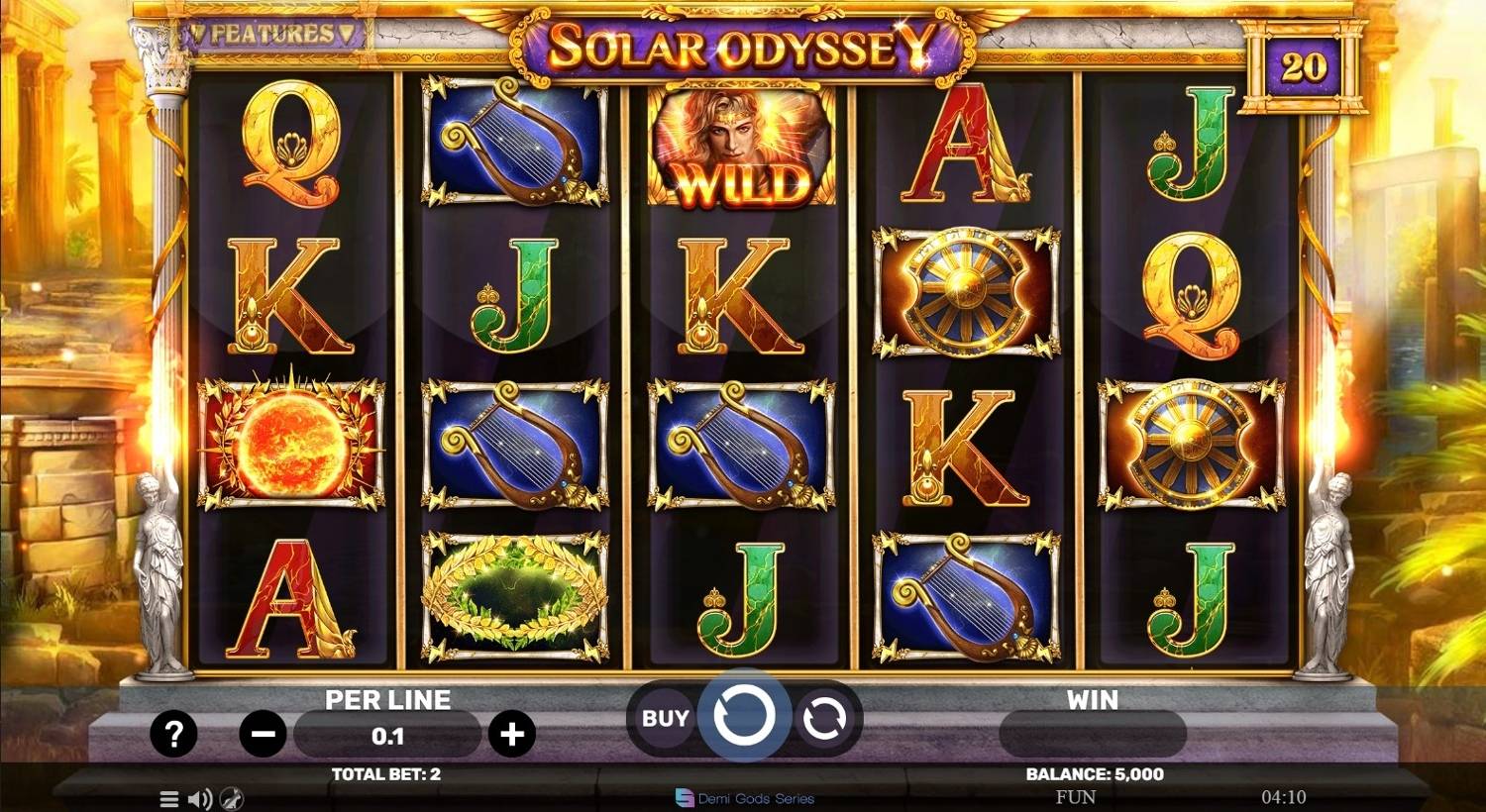Open the help question mark button
The width and height of the screenshot is (1486, 812).
[x=173, y=734]
